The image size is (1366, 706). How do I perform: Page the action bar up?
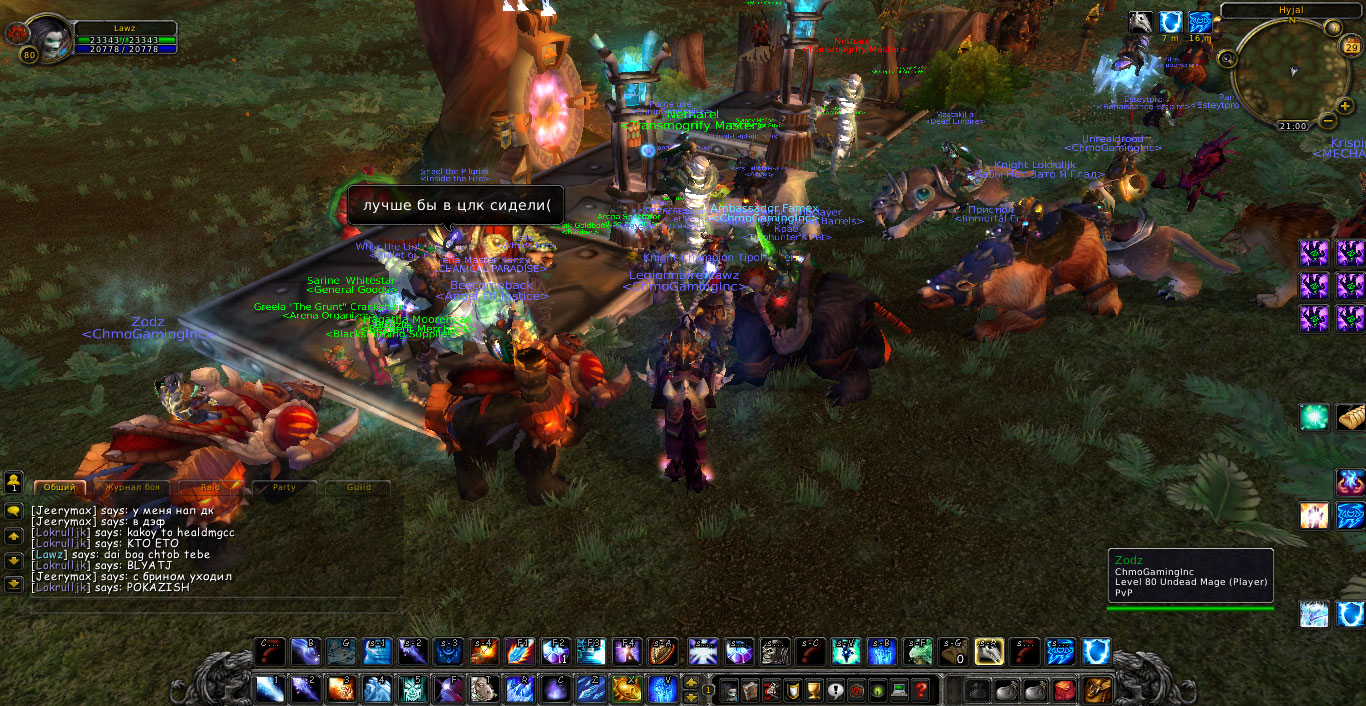pyautogui.click(x=690, y=682)
